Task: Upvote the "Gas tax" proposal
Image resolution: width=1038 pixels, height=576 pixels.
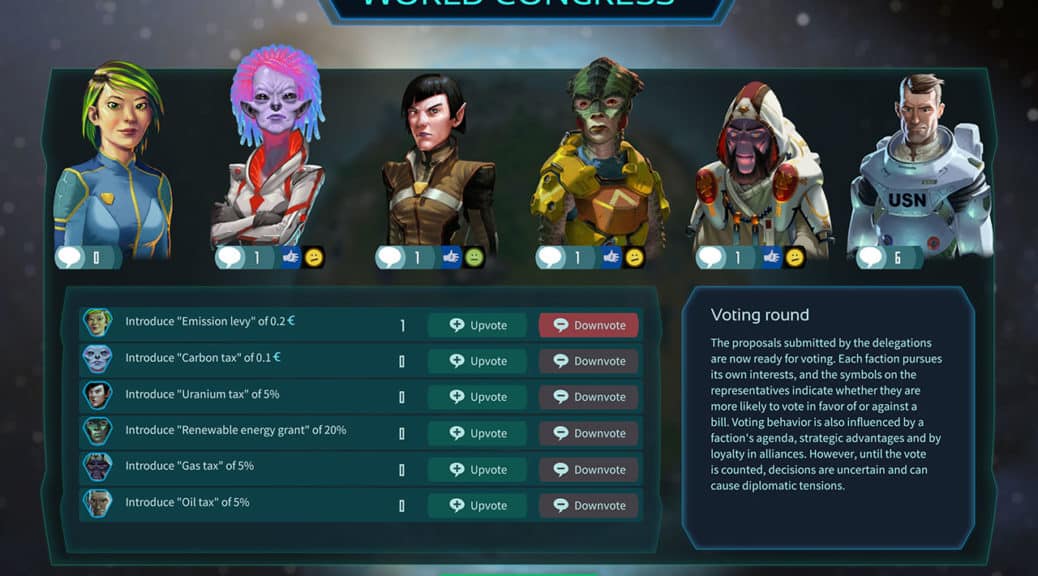Action: 477,469
